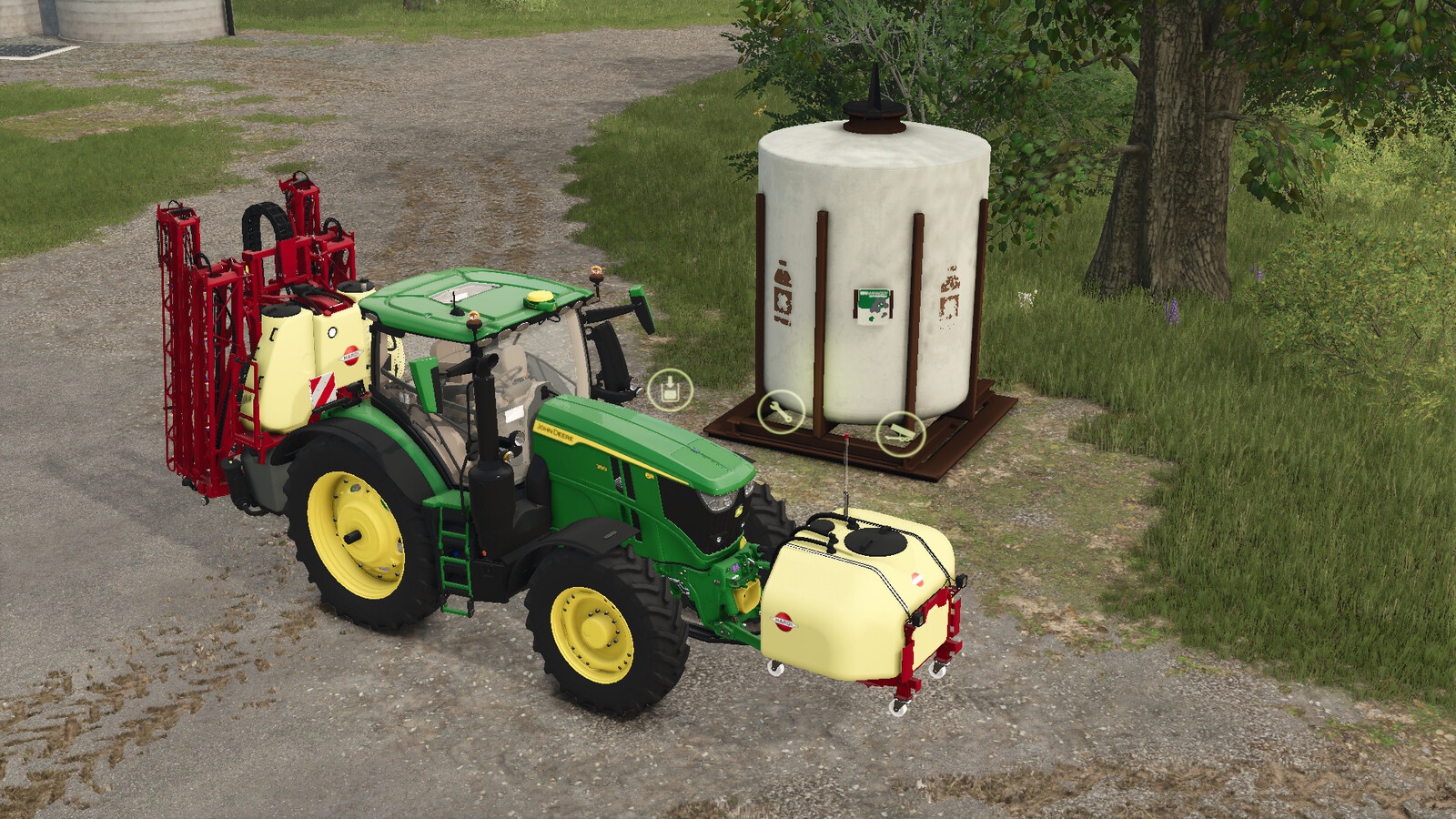Select the wrench repair interaction icon

point(781,411)
